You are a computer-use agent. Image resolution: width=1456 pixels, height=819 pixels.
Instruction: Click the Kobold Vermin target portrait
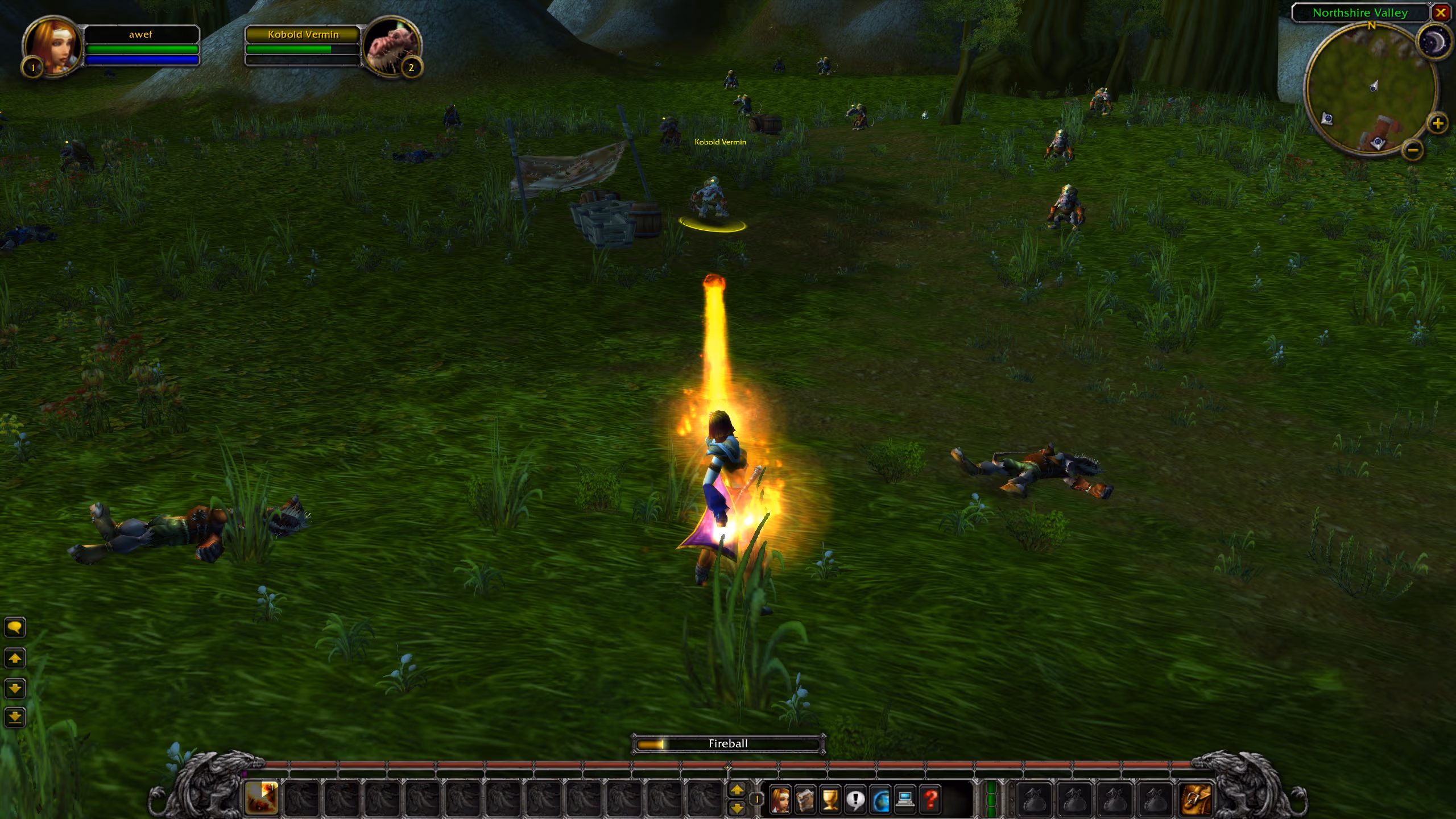391,47
